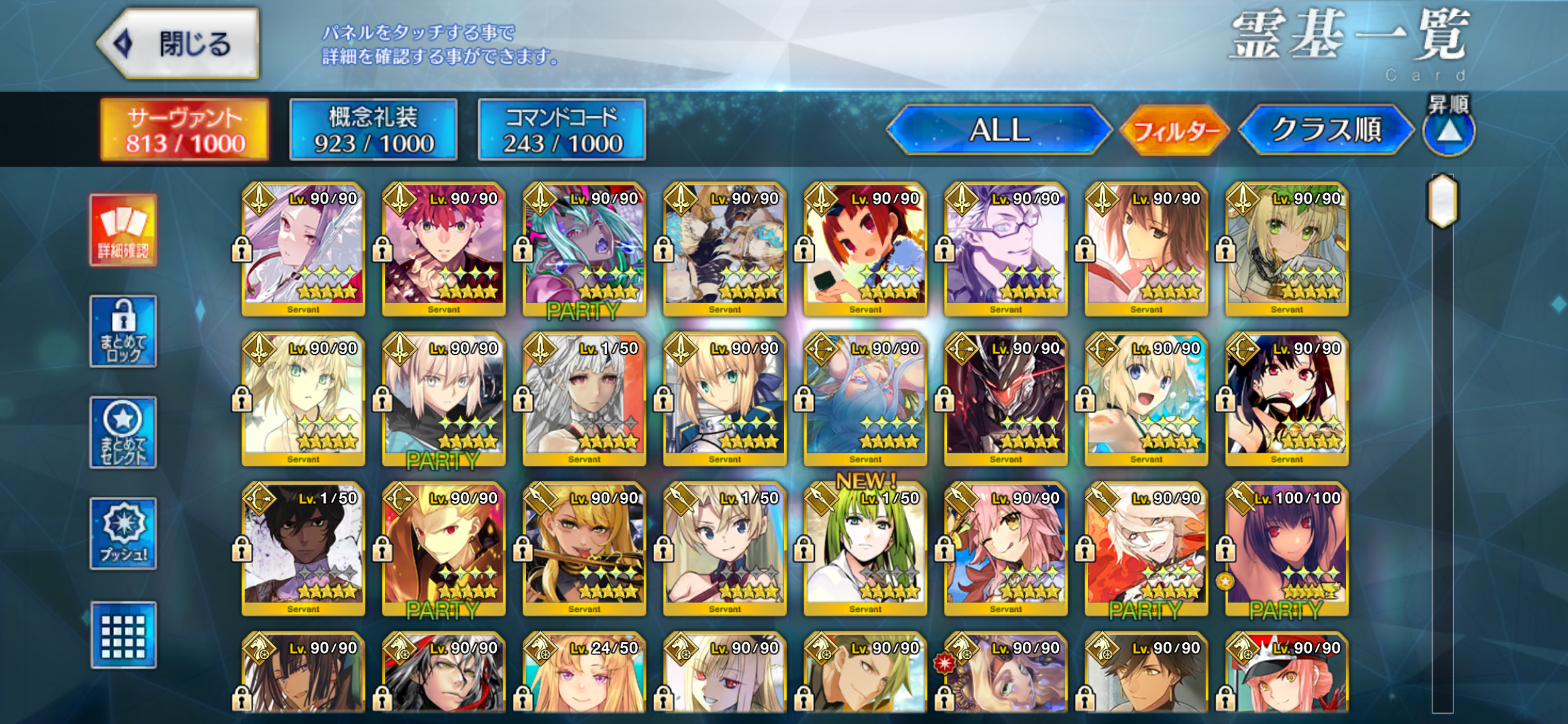Open the フィルター filter options
The width and height of the screenshot is (1568, 724).
coord(1175,131)
